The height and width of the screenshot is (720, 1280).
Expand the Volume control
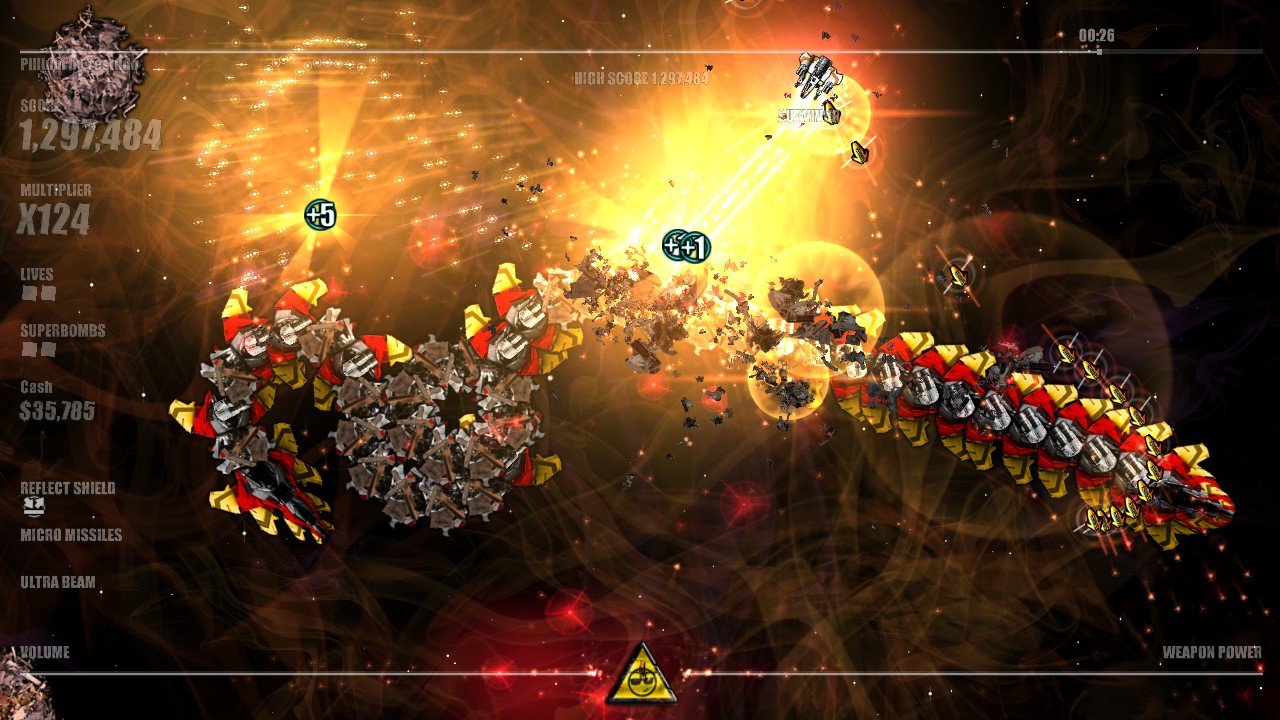(x=45, y=651)
